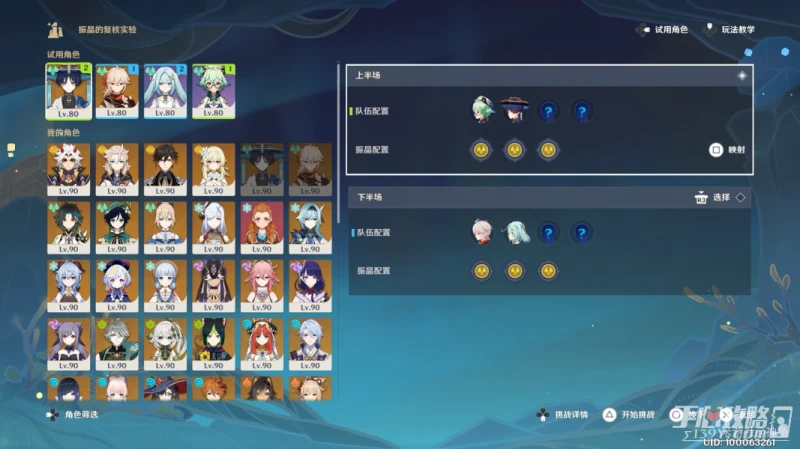Select Eula's character card
Image resolution: width=800 pixels, height=449 pixels.
tap(309, 226)
